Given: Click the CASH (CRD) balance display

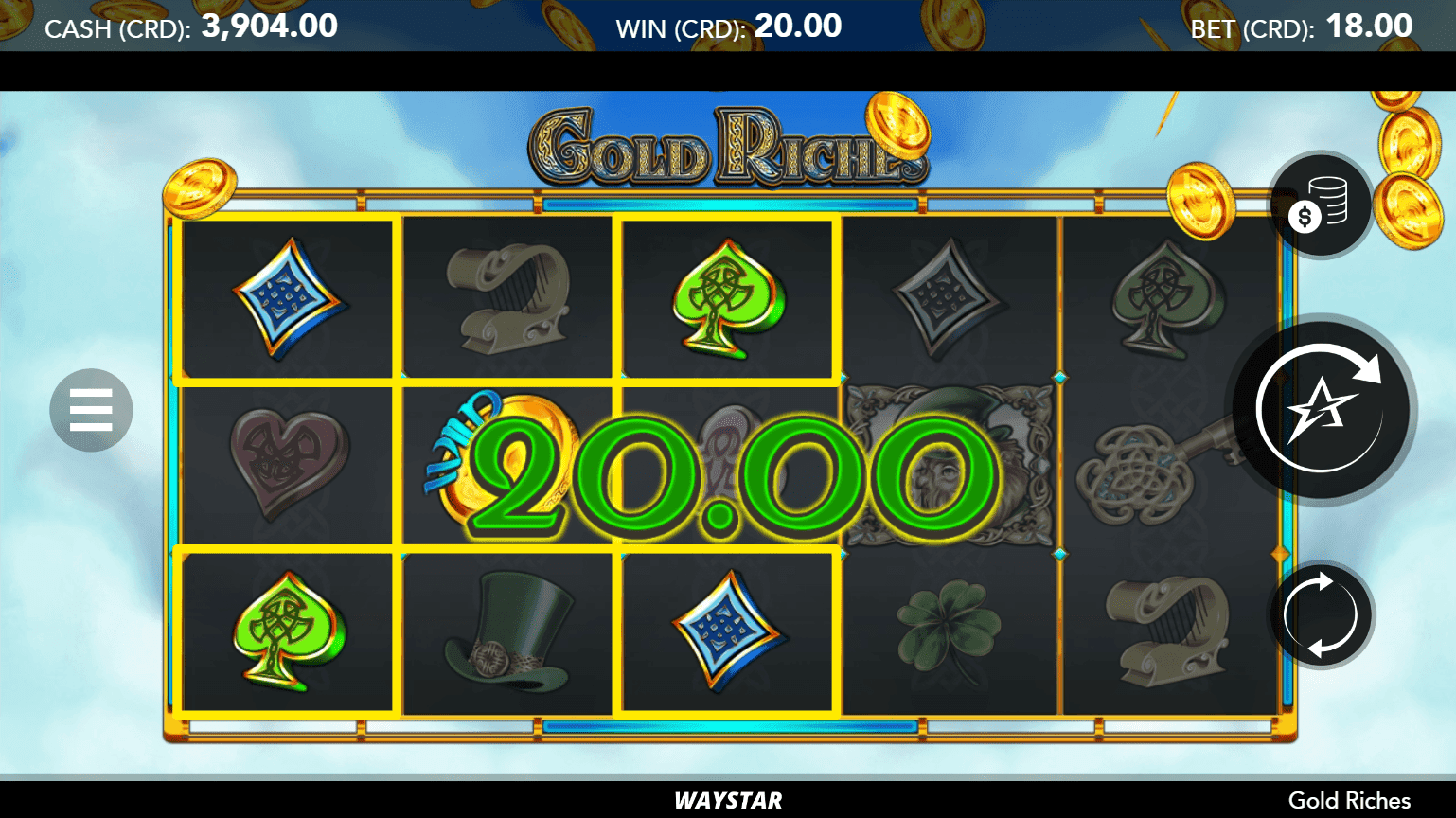Looking at the screenshot, I should coord(189,26).
